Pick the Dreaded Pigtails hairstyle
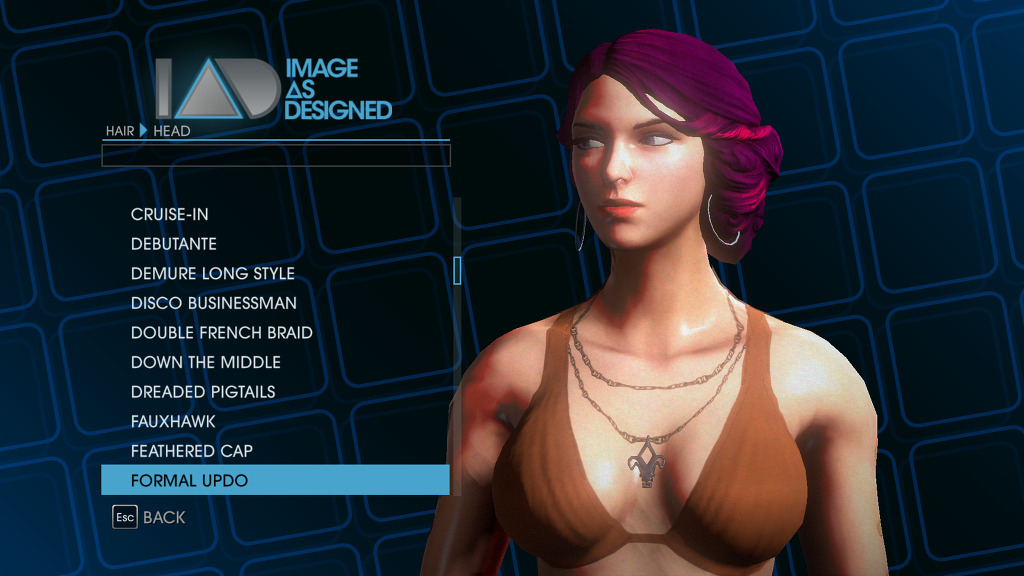1024x576 pixels. point(203,392)
